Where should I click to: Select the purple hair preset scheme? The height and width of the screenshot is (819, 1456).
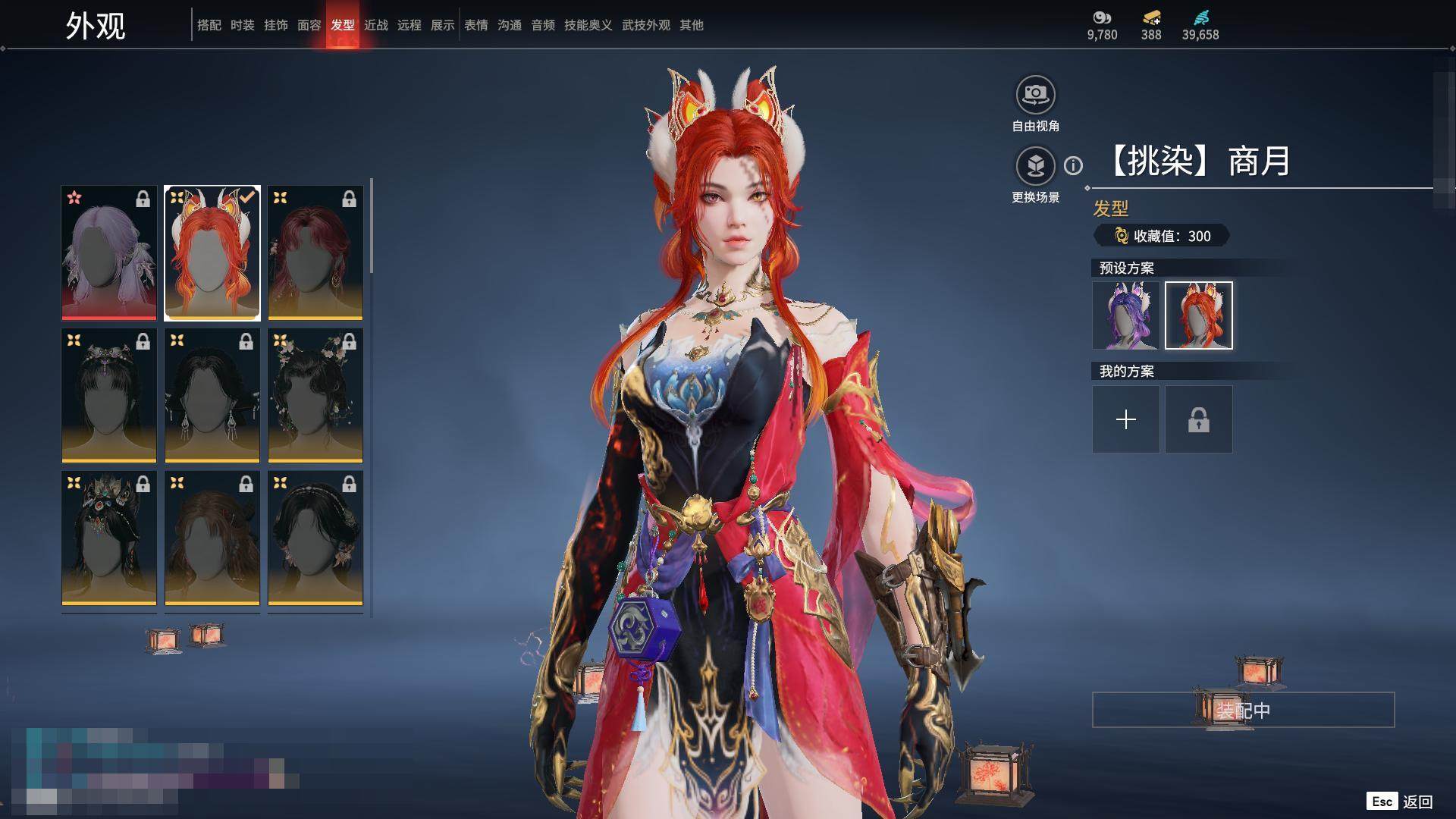coord(1126,315)
